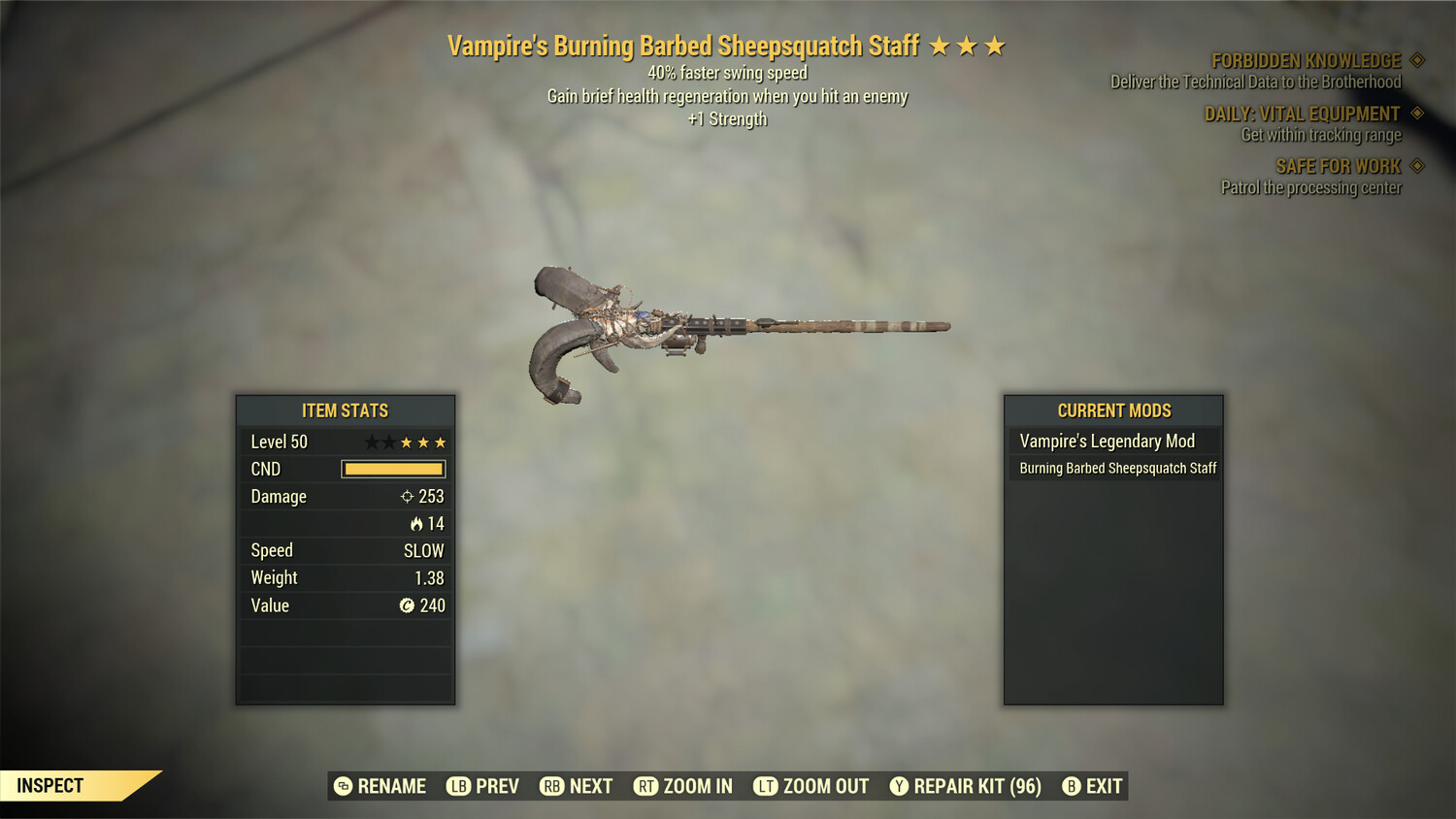Screen dimensions: 1456x819
Task: Select the Daily: Vital Equipment objective
Action: point(1302,115)
